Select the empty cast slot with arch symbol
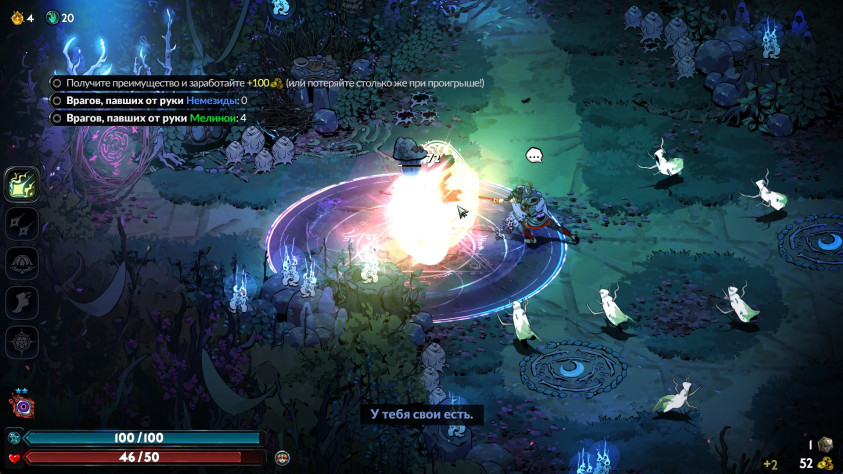 click(22, 262)
